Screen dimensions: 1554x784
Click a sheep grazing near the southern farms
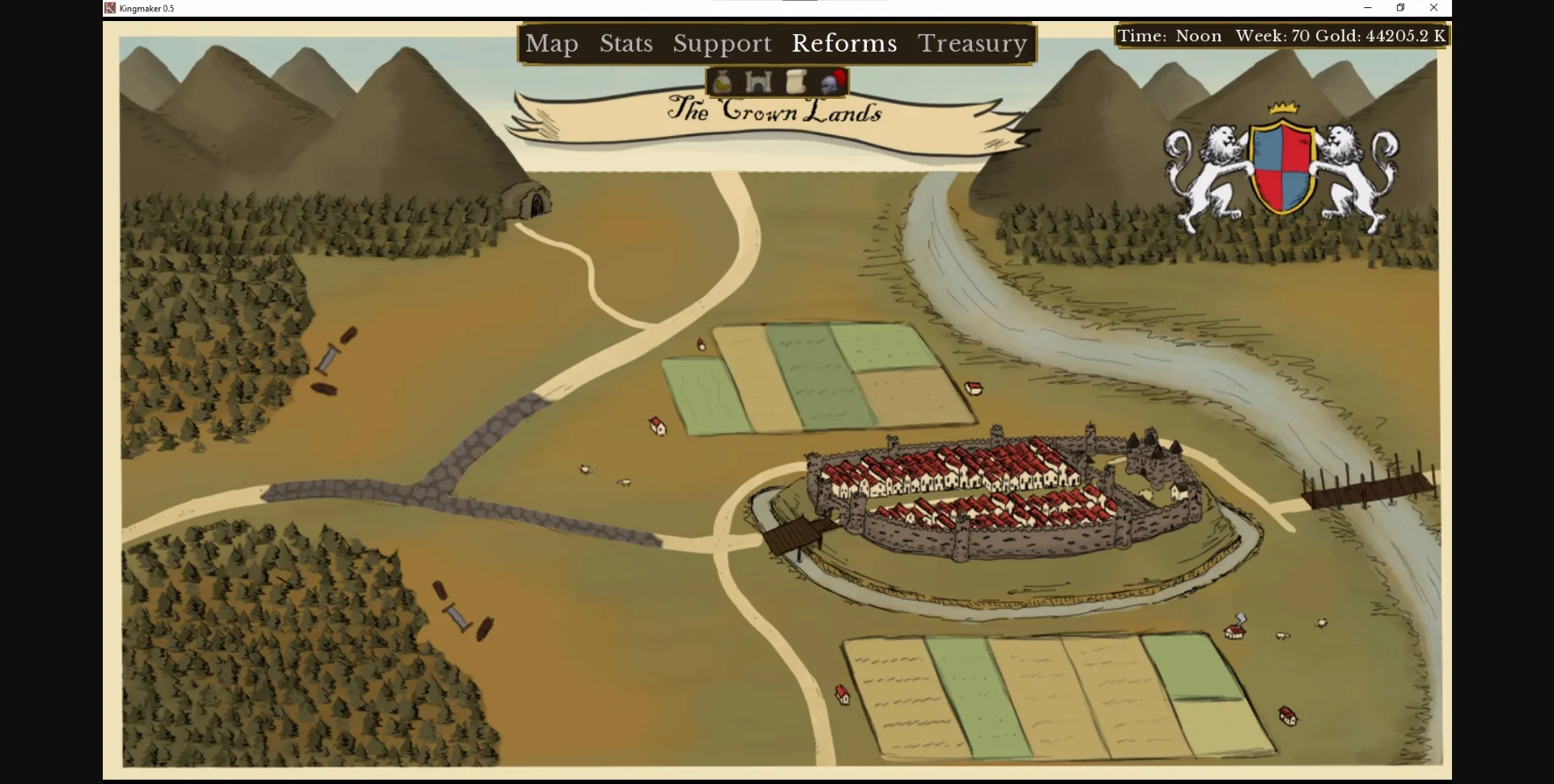(1284, 637)
